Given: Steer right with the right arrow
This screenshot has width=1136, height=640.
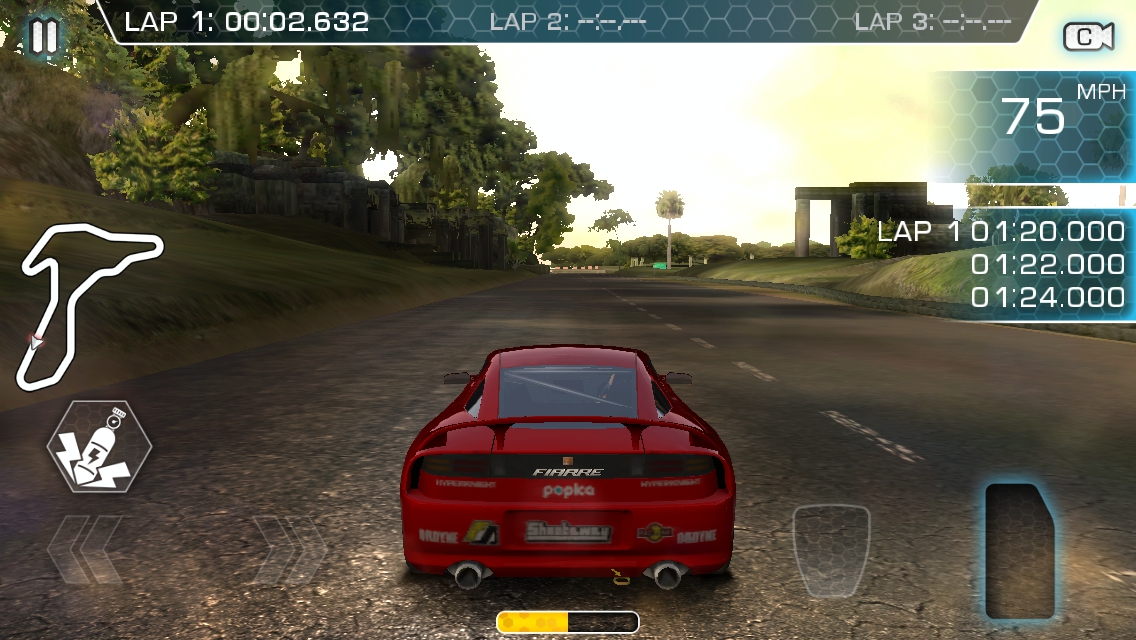Looking at the screenshot, I should [288, 549].
